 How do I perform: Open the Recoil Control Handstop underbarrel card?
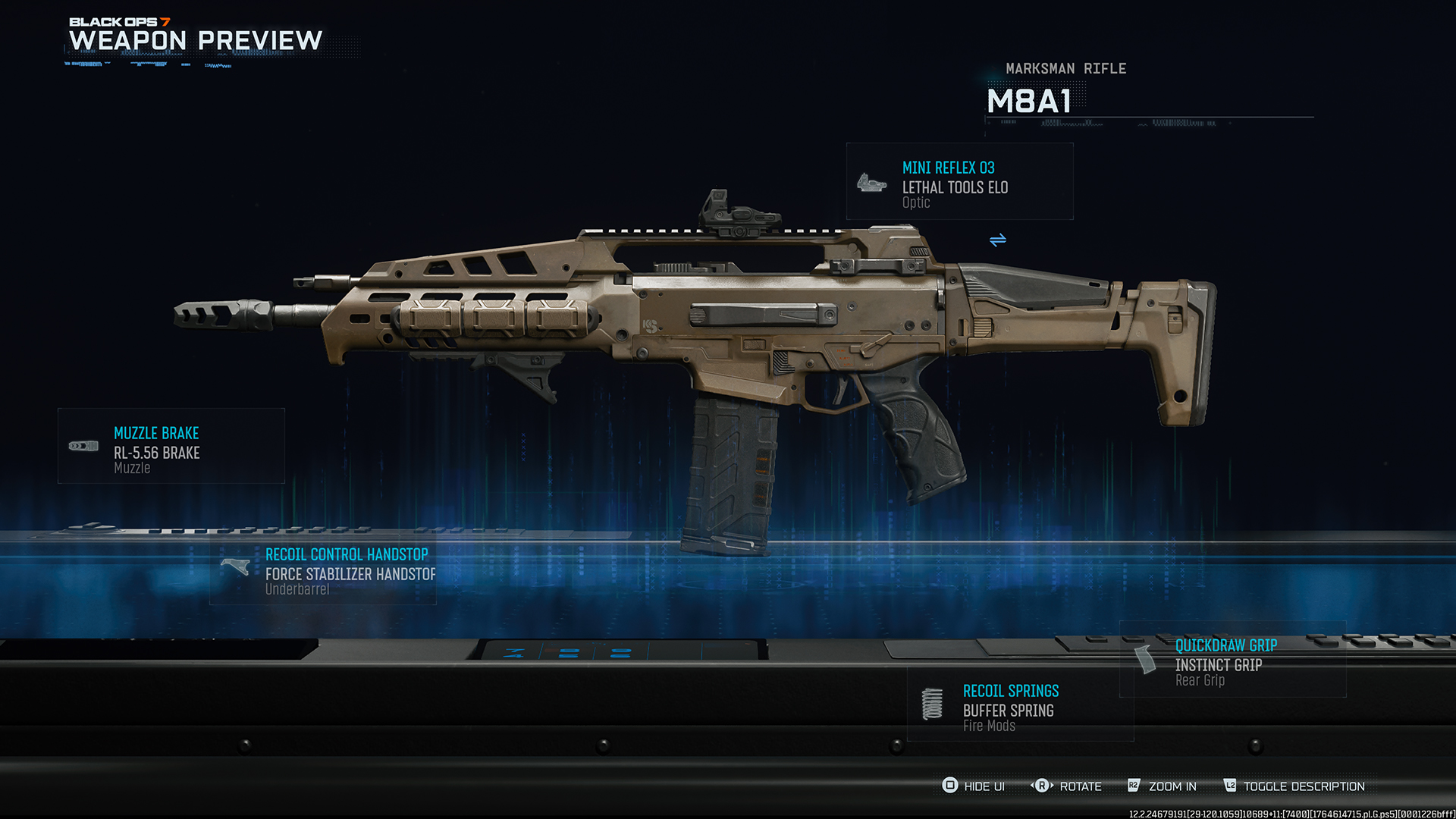coord(323,571)
